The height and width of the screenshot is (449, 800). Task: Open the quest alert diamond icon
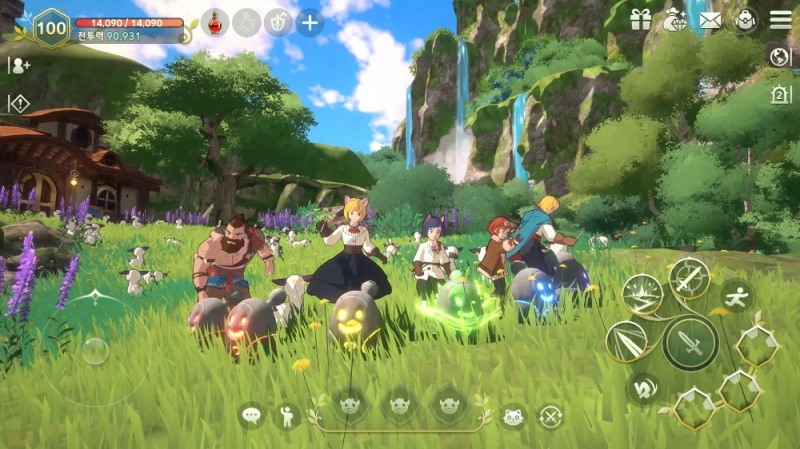point(19,102)
